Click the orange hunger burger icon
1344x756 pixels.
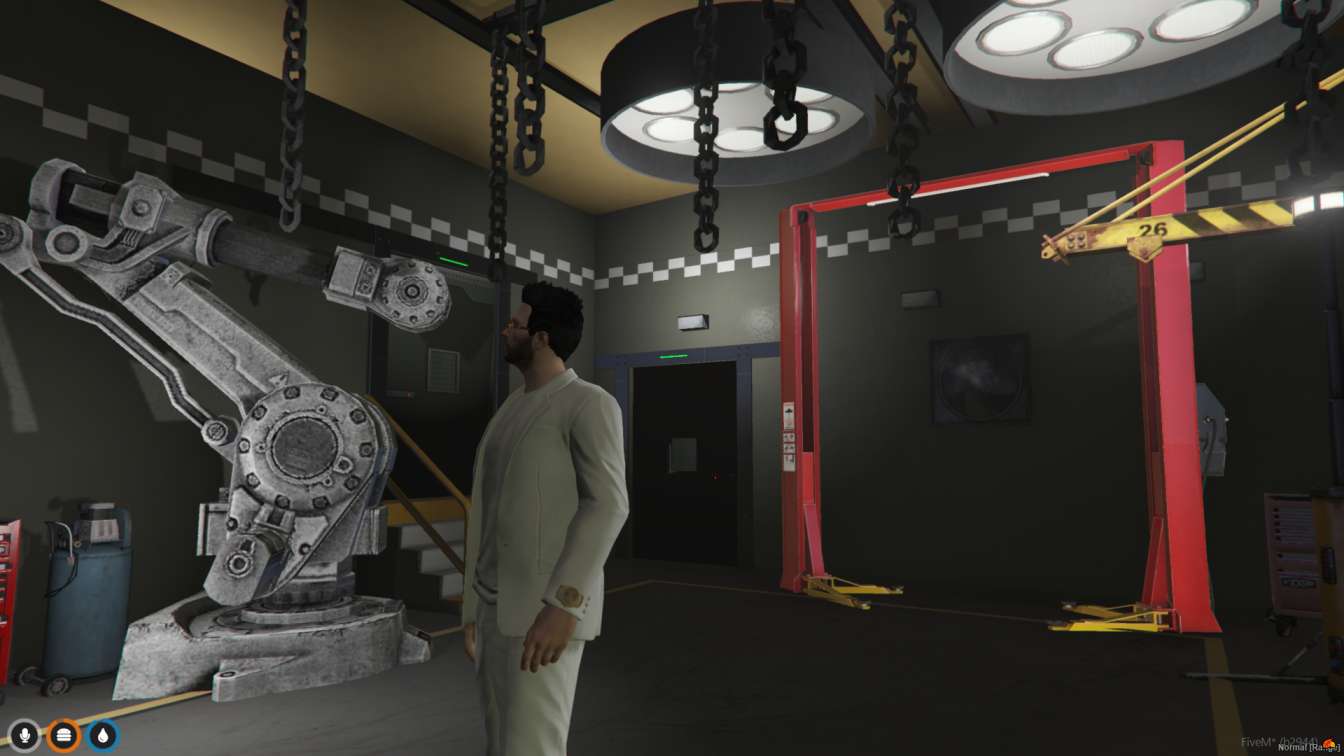coord(64,735)
